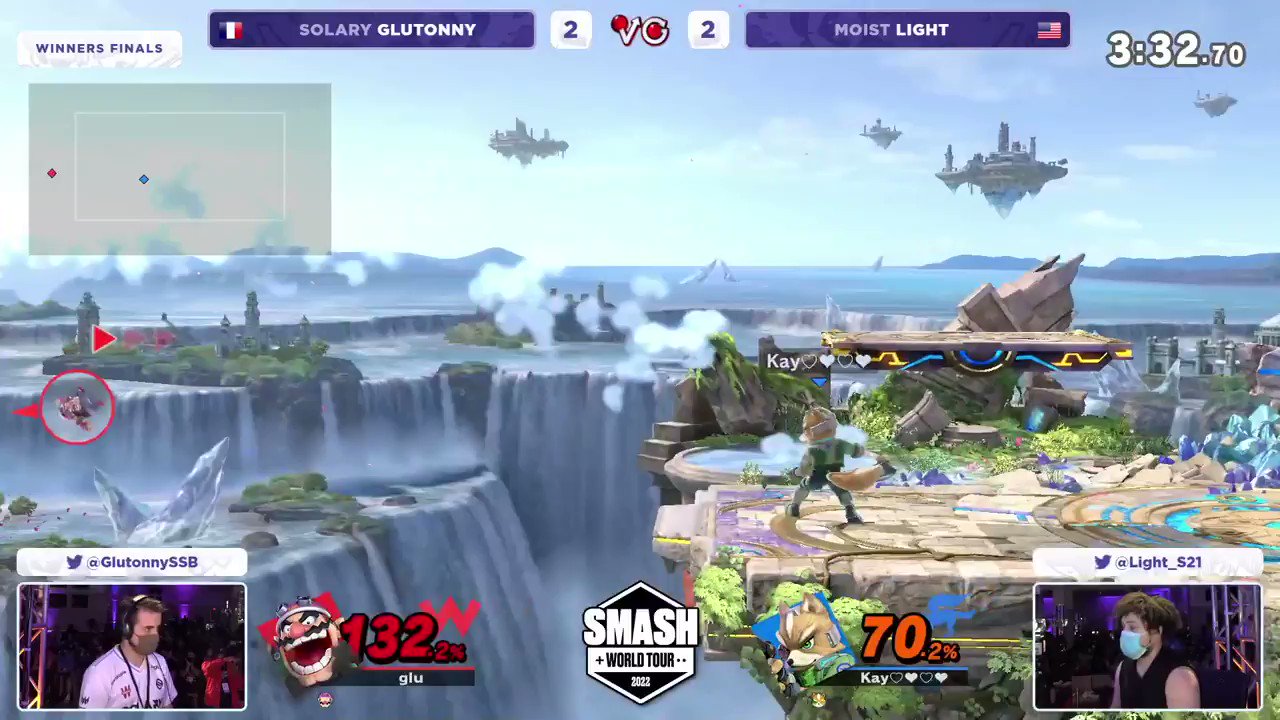Click the American flag next to Moist Light
This screenshot has width=1280, height=720.
tap(1048, 29)
